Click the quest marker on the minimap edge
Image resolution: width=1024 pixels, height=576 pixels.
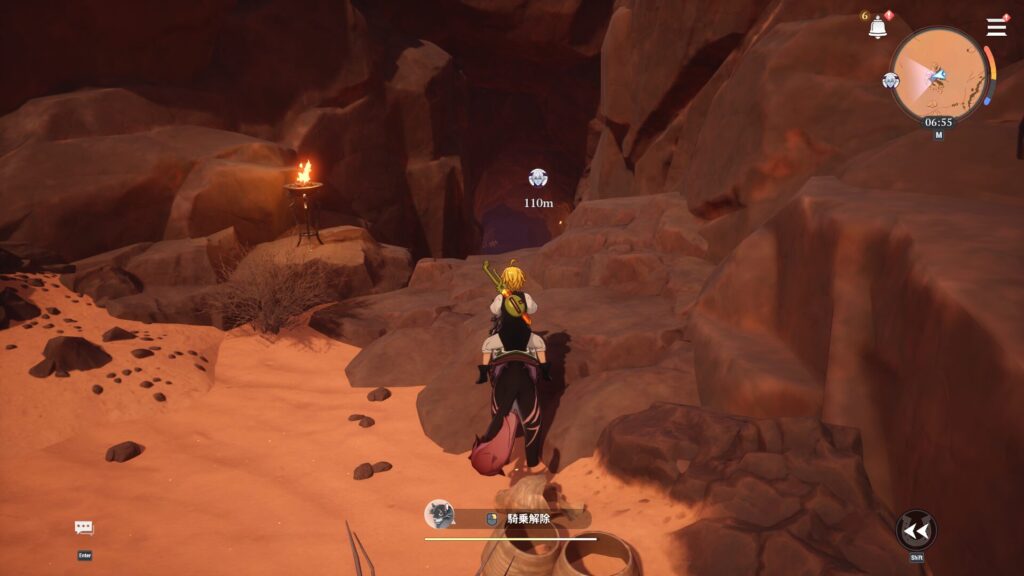(x=891, y=81)
